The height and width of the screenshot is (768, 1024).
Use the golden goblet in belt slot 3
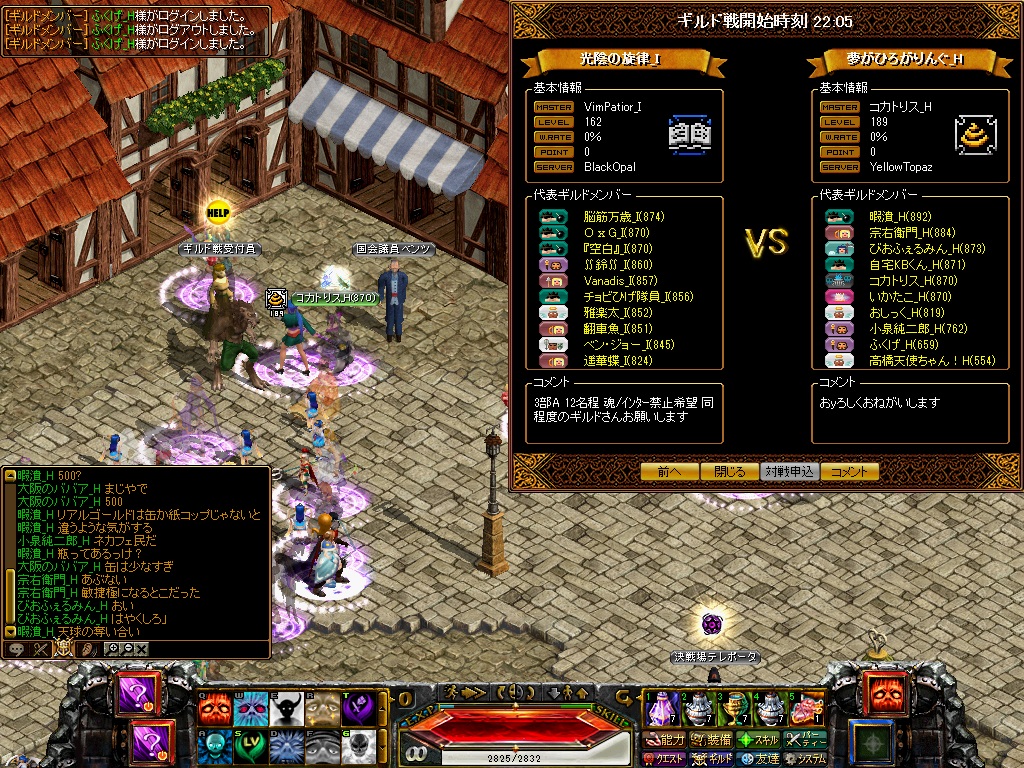[x=735, y=709]
